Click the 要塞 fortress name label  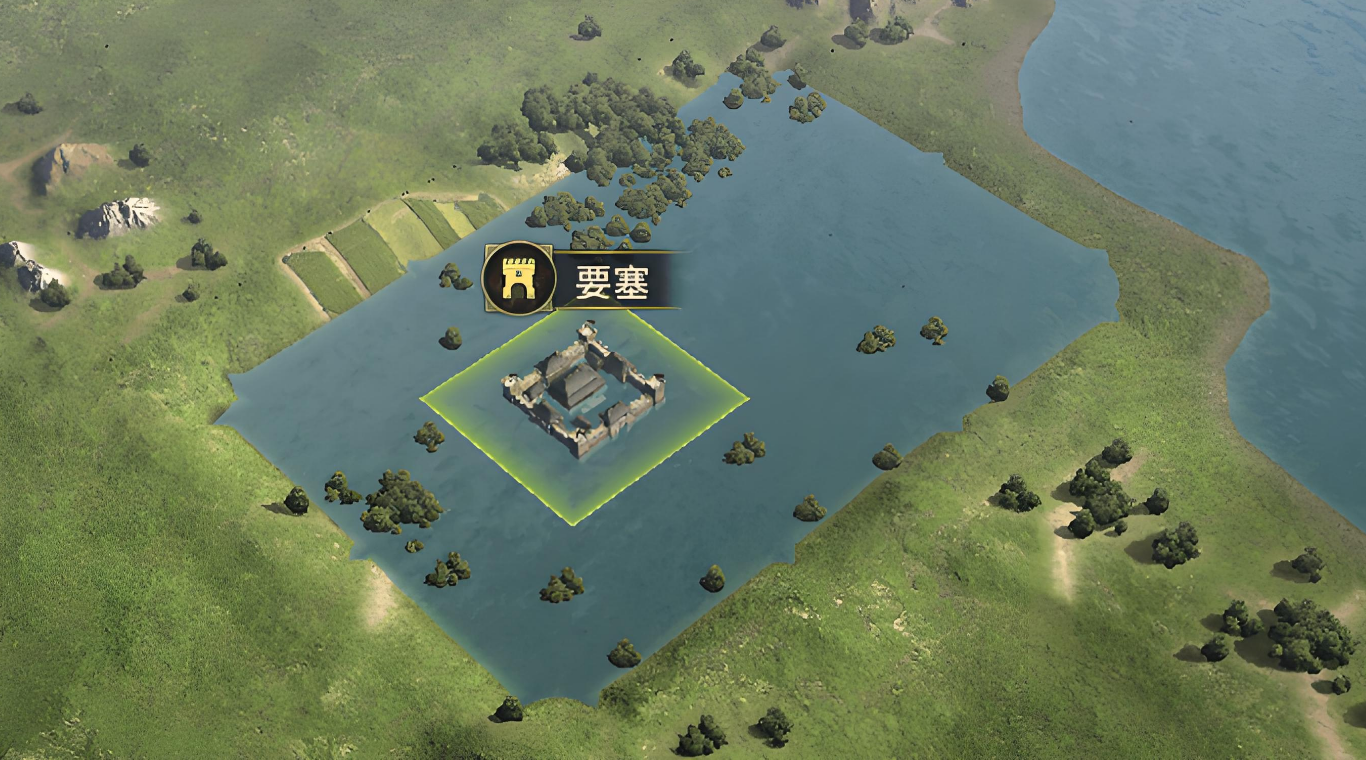(612, 283)
